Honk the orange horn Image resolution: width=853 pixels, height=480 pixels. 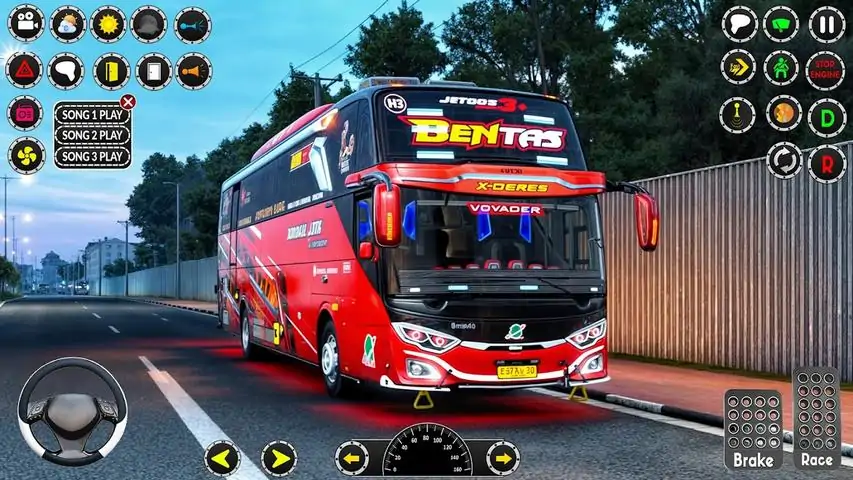pyautogui.click(x=194, y=71)
